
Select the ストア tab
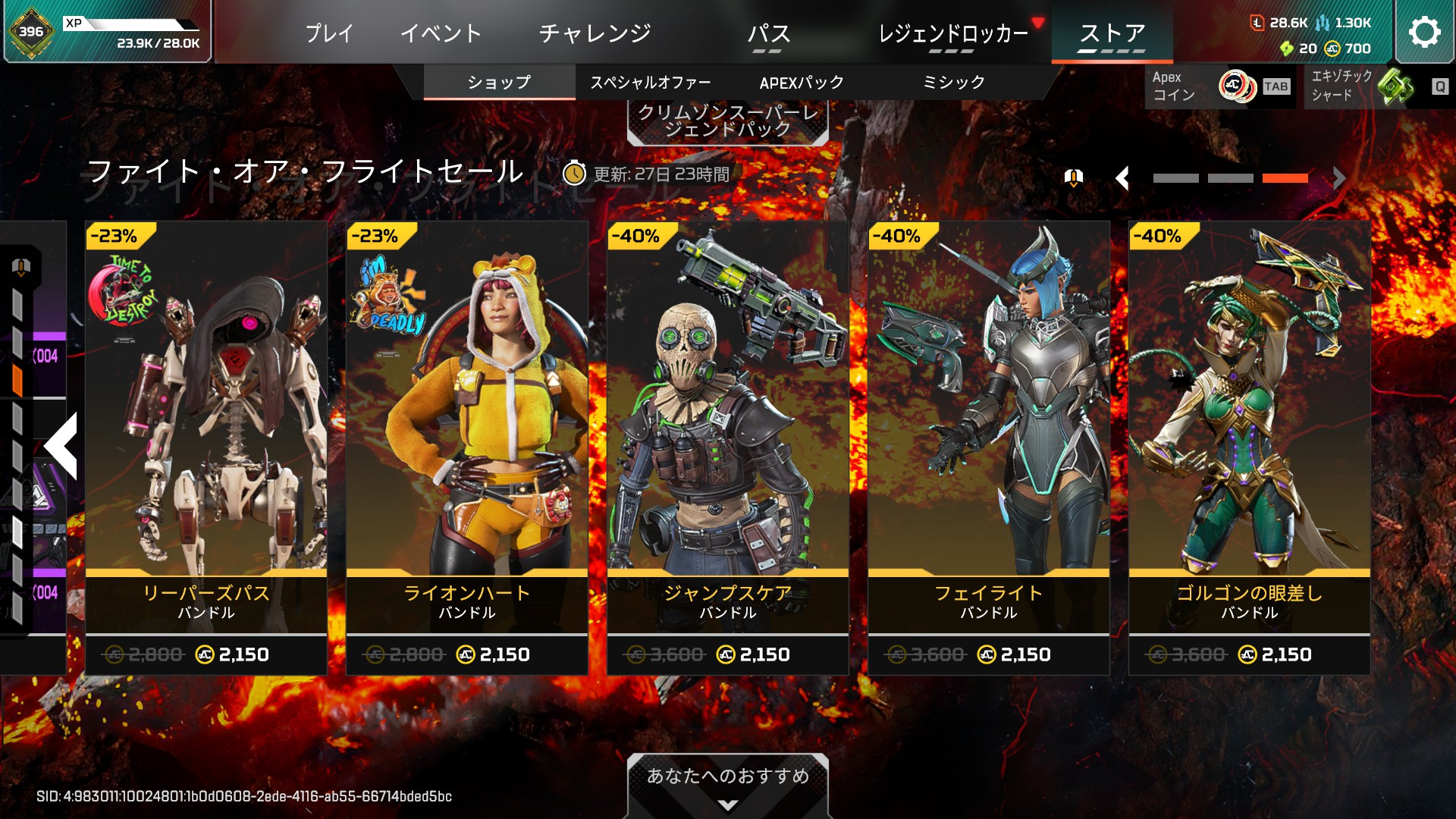1112,33
